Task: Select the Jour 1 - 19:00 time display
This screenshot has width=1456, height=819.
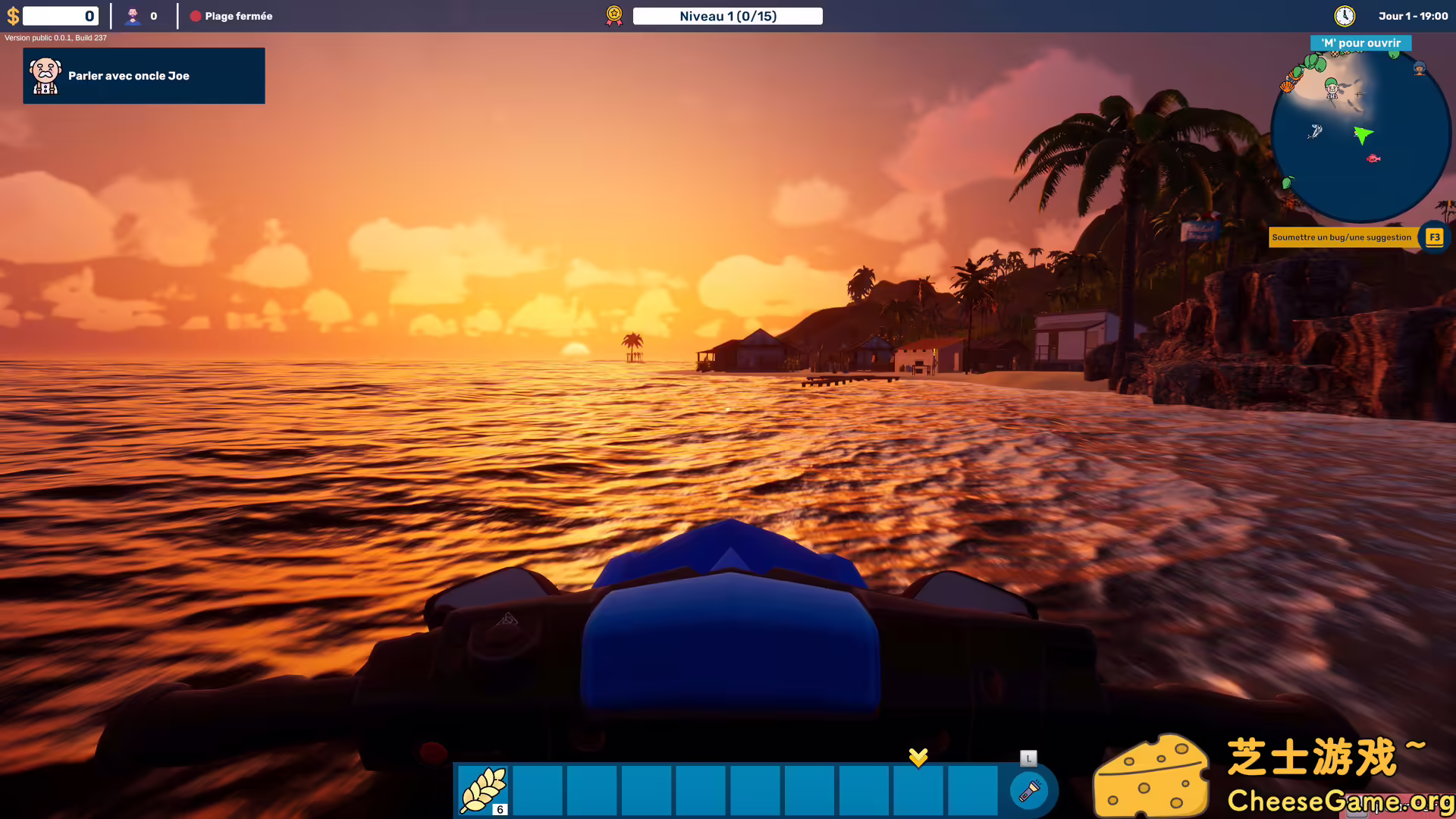Action: [1413, 15]
